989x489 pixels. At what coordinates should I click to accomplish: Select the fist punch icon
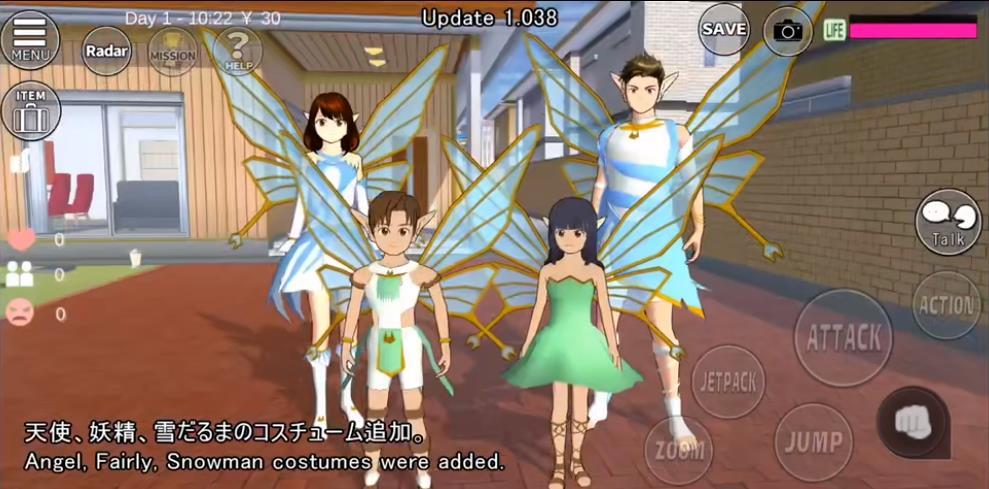pyautogui.click(x=911, y=422)
